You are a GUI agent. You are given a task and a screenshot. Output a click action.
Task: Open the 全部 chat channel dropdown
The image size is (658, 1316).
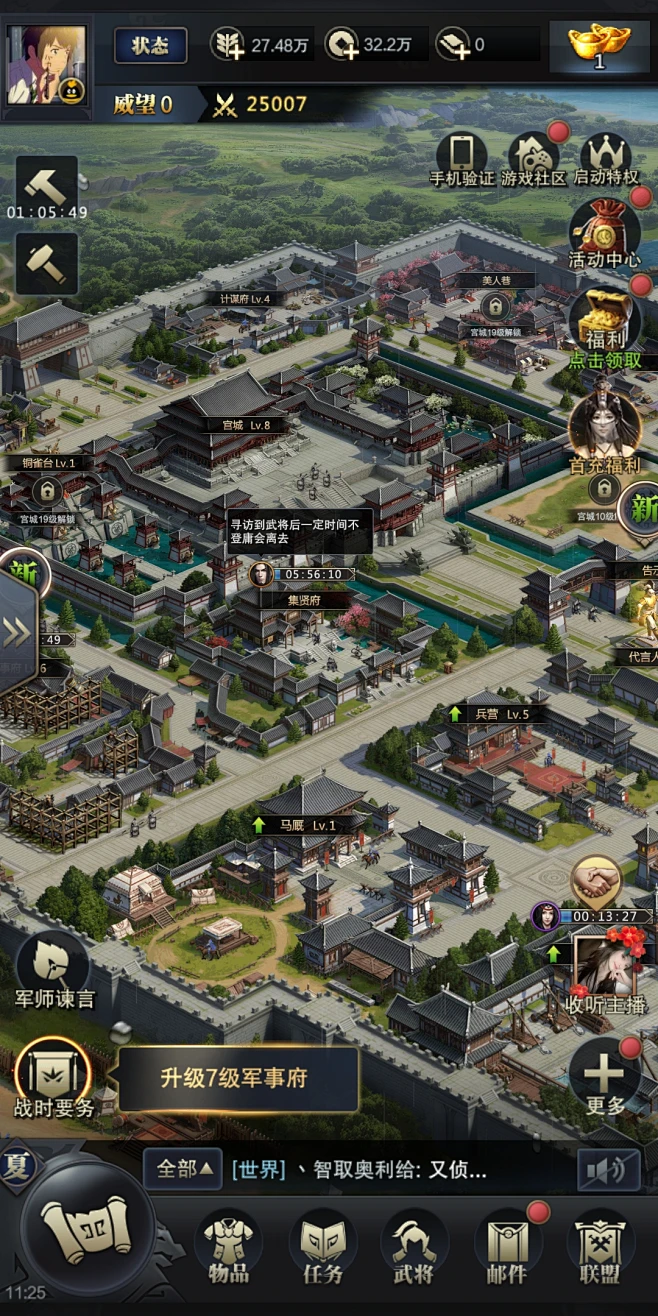tap(182, 1168)
